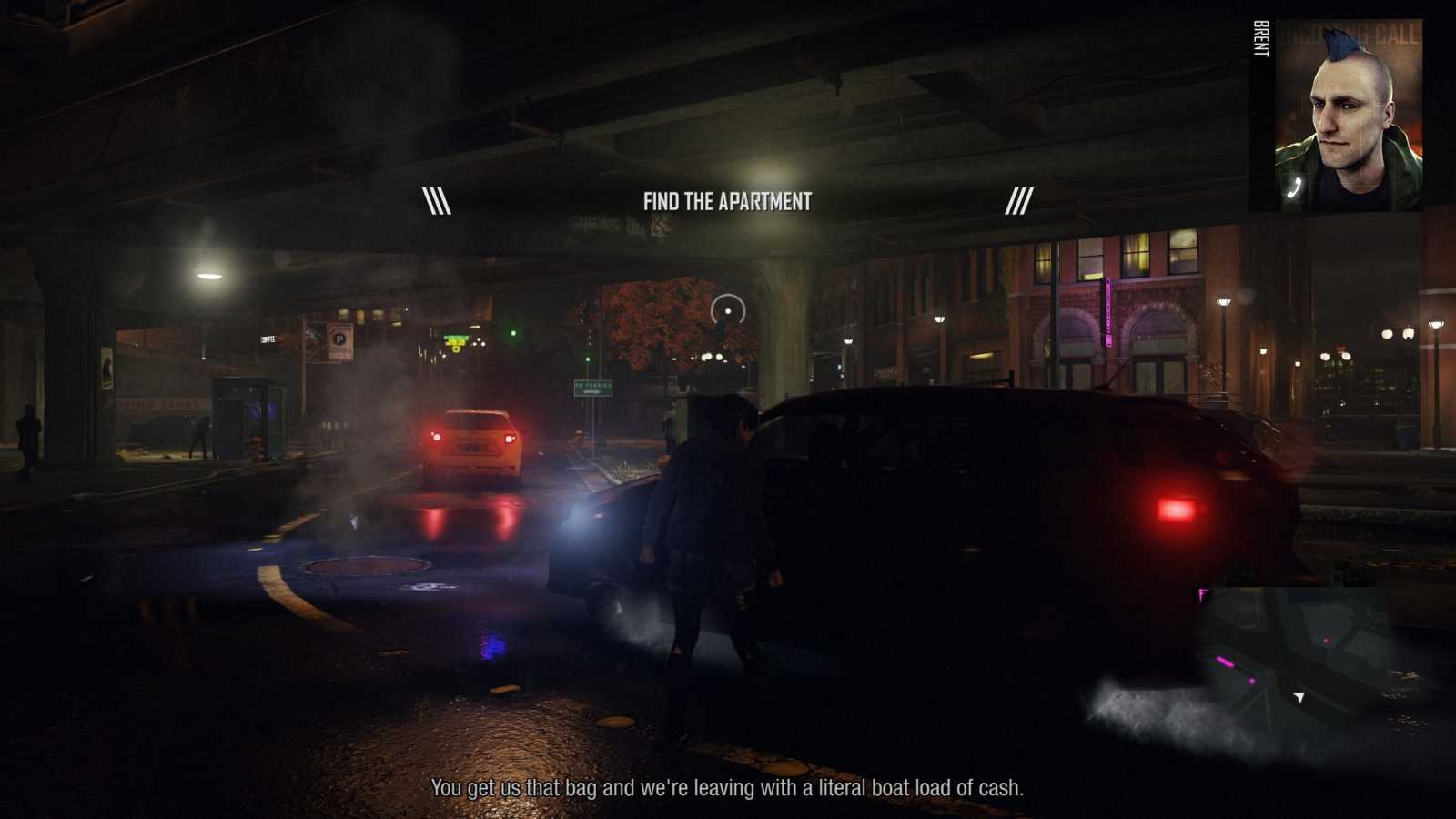
Task: Click the aiming reticle in screen center
Action: 728,311
